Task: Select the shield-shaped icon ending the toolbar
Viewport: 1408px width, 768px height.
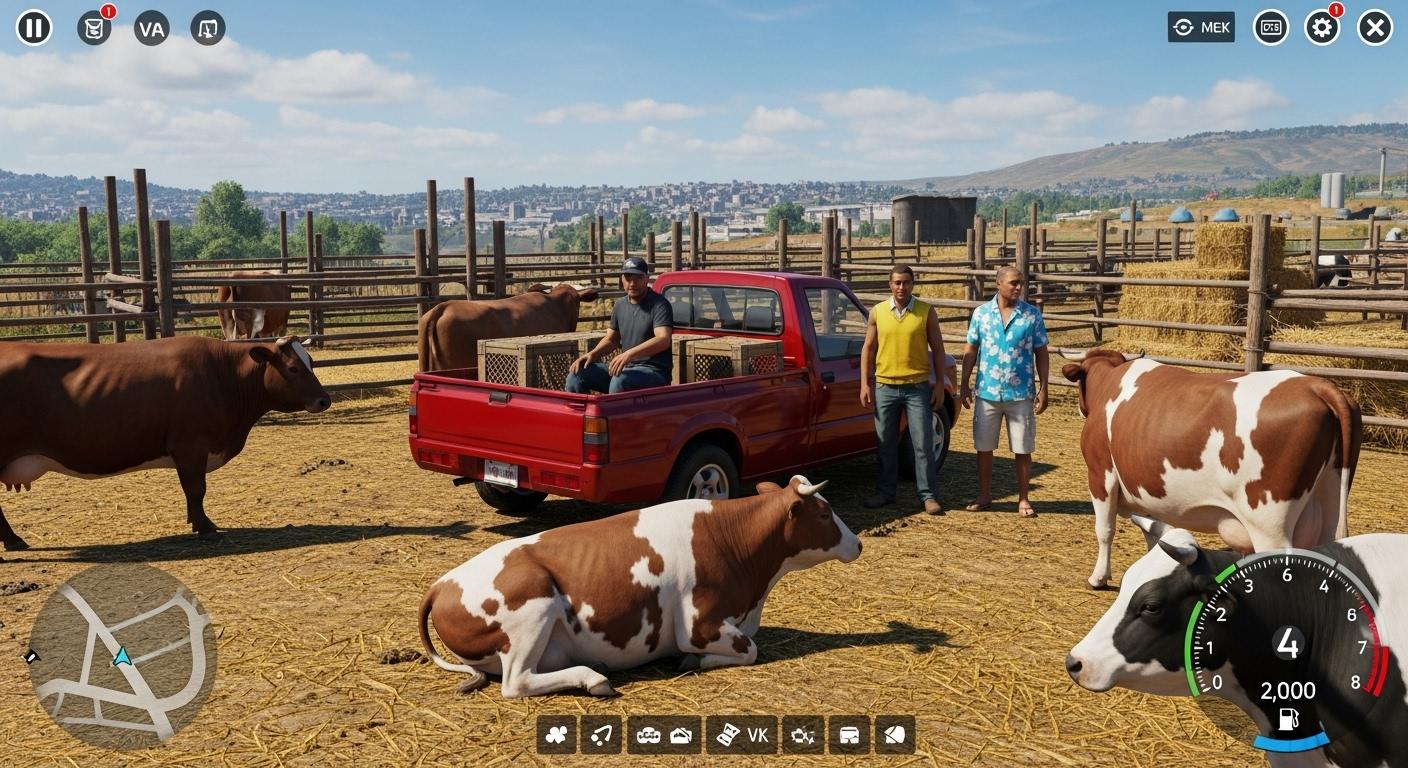Action: coord(894,735)
